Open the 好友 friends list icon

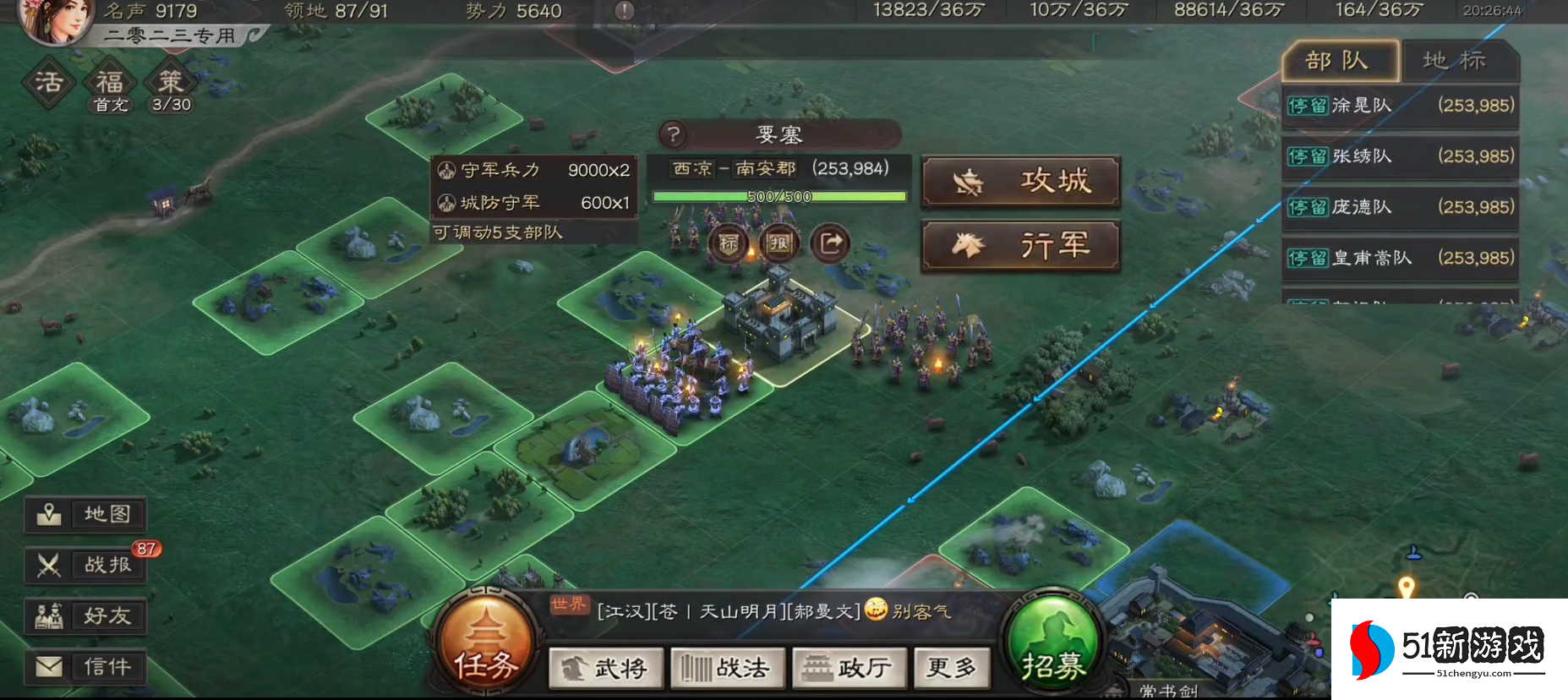pyautogui.click(x=85, y=616)
